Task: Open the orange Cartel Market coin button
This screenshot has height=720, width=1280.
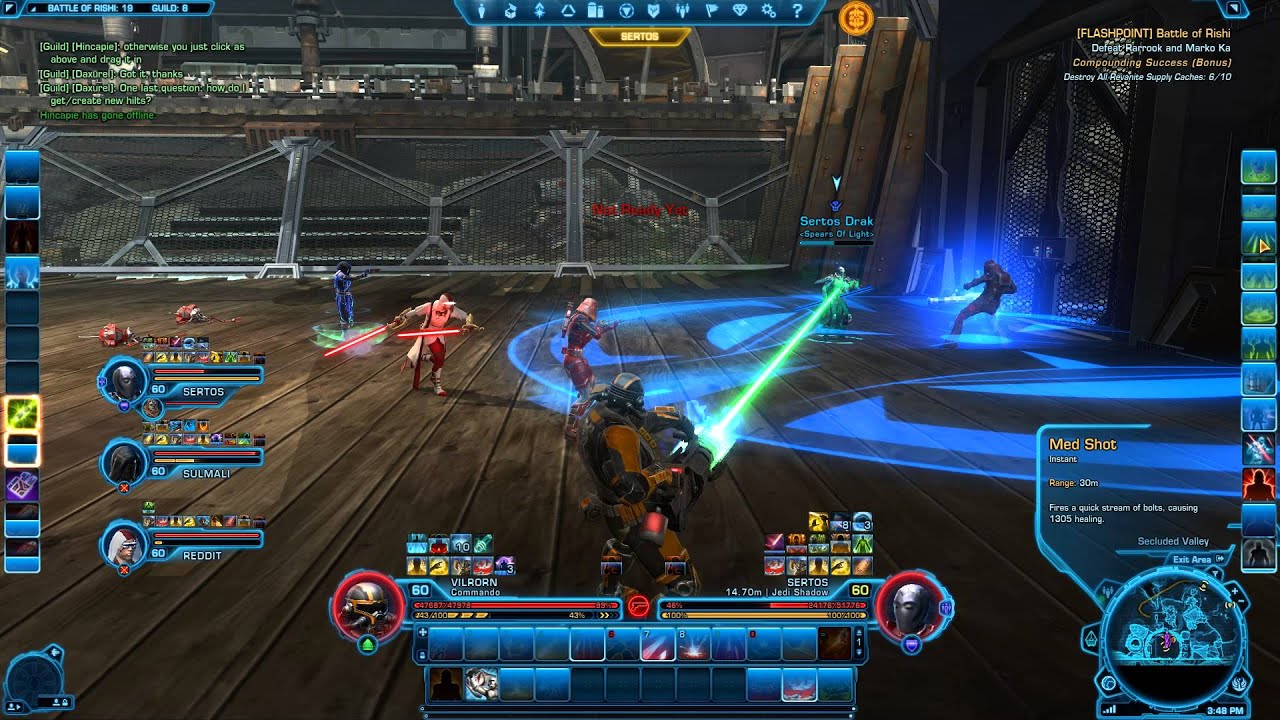Action: pos(855,16)
